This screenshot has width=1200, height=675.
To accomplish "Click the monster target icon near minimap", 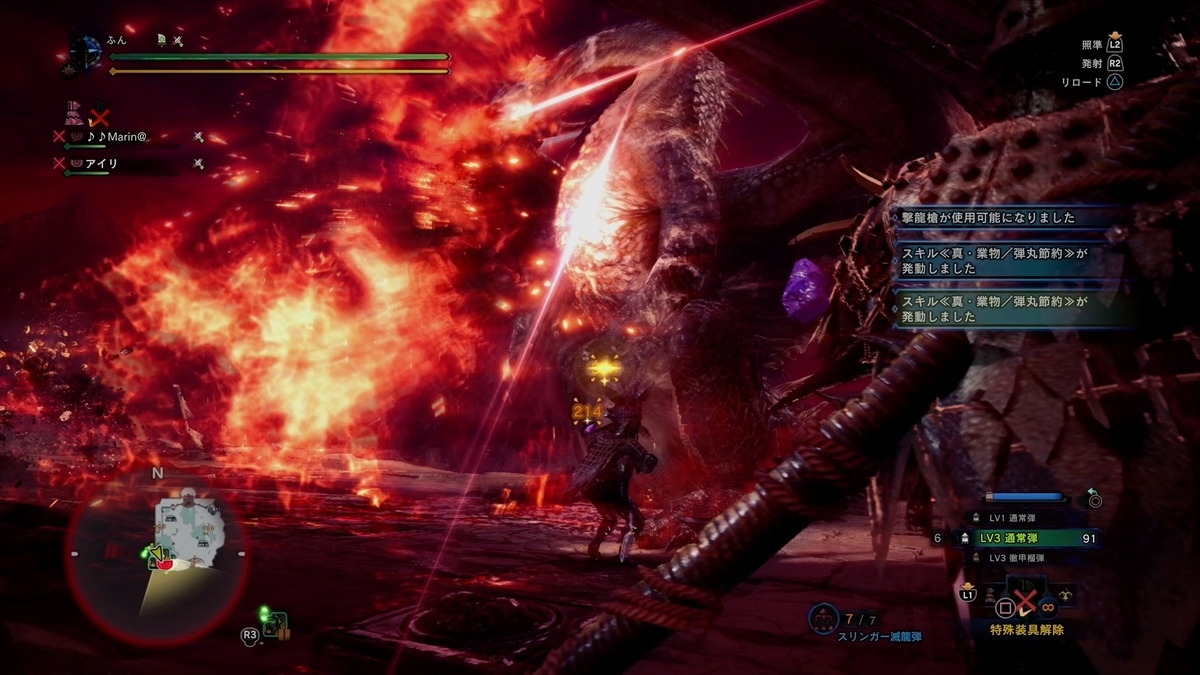I will 276,625.
